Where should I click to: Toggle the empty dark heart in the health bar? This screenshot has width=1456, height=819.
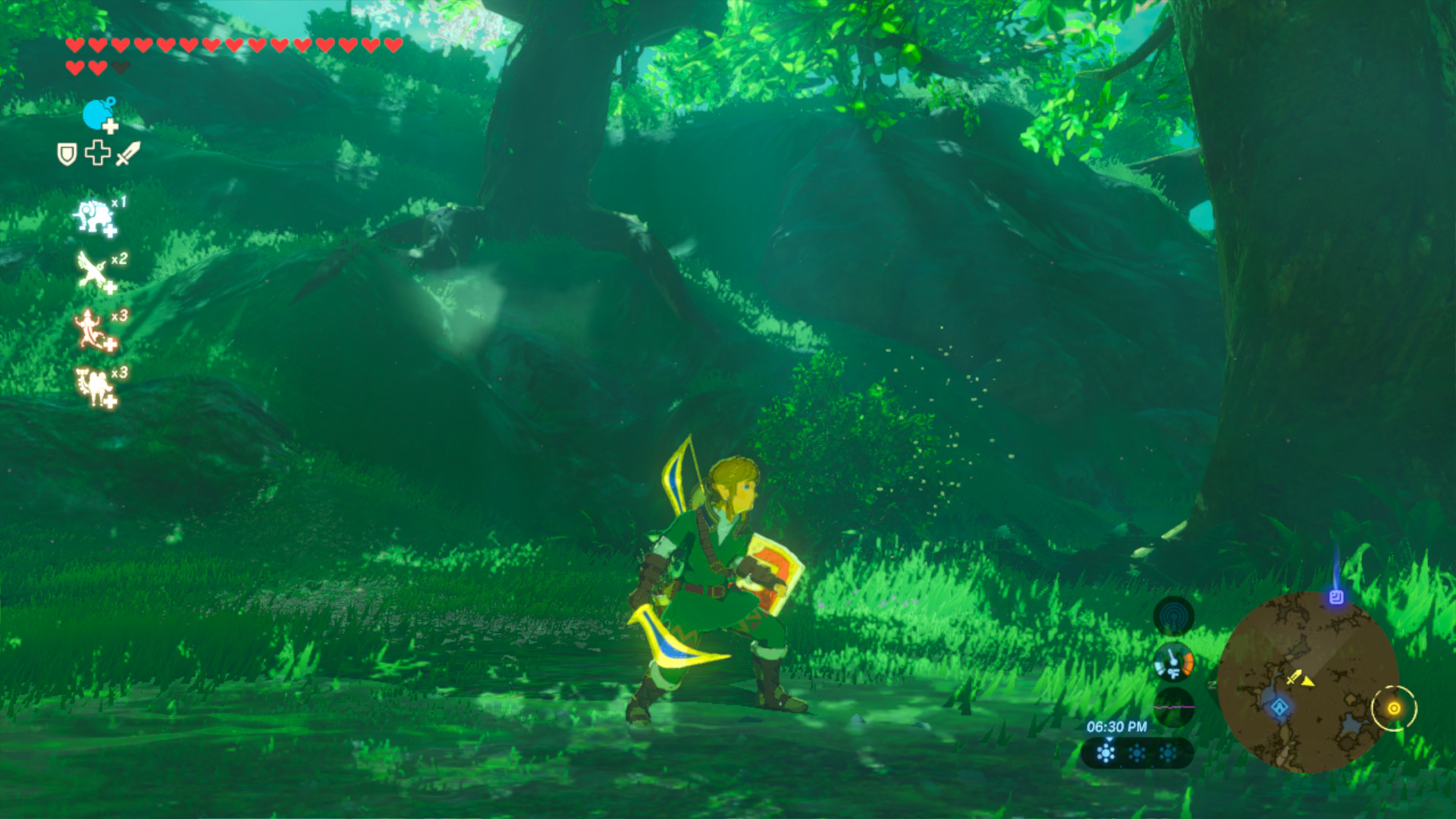[x=120, y=67]
